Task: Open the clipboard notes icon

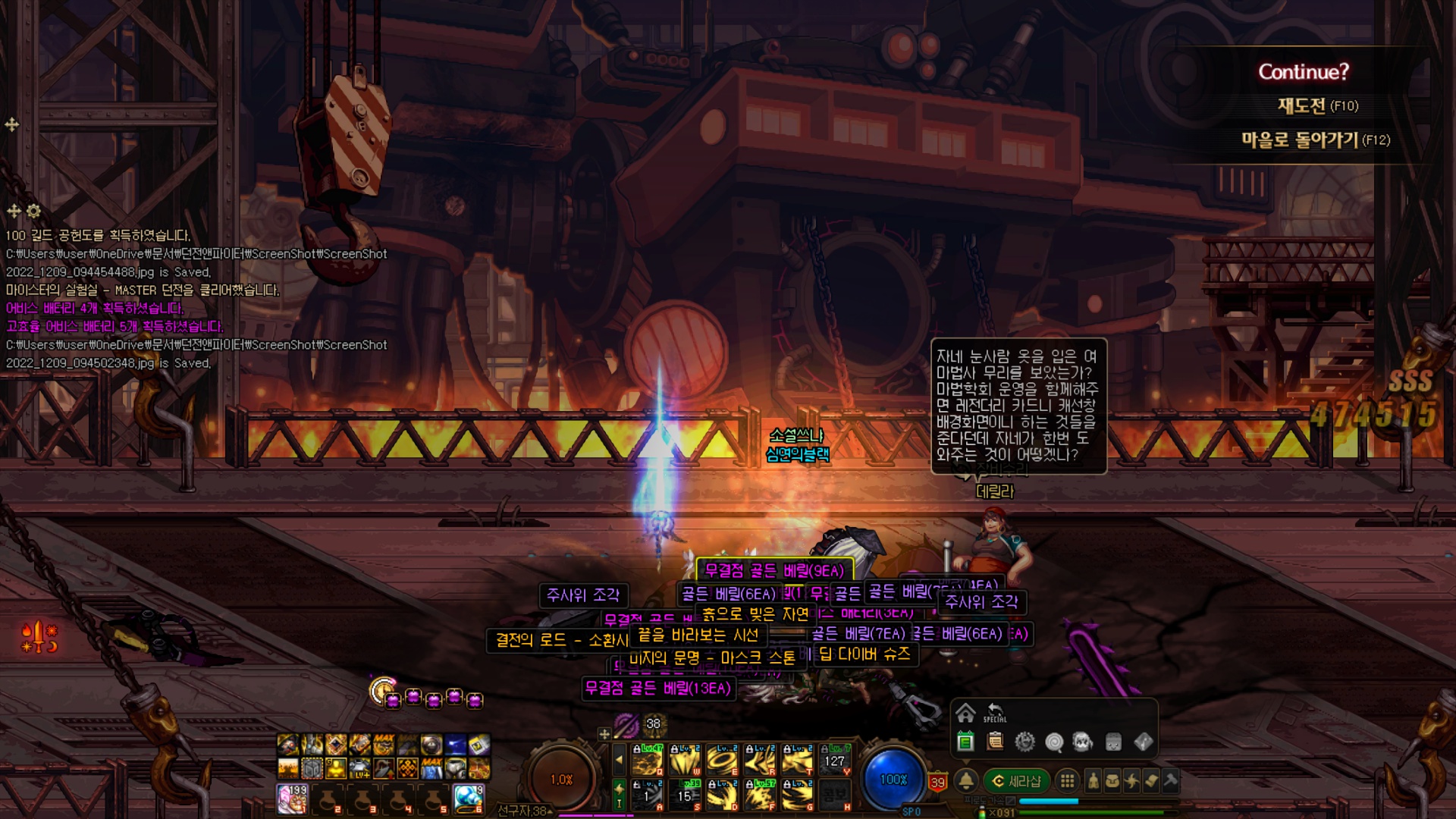Action: pyautogui.click(x=996, y=742)
